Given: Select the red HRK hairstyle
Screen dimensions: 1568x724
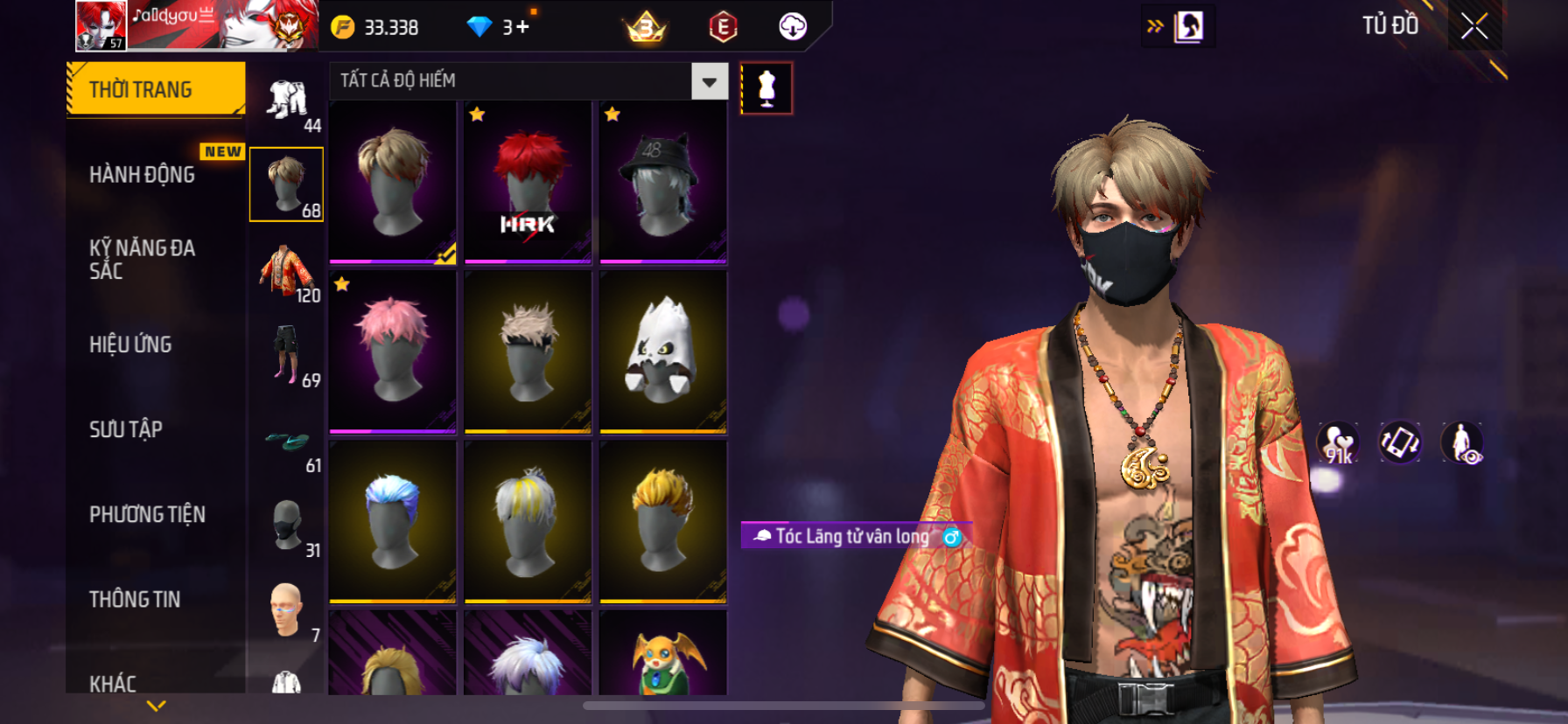Looking at the screenshot, I should (528, 182).
